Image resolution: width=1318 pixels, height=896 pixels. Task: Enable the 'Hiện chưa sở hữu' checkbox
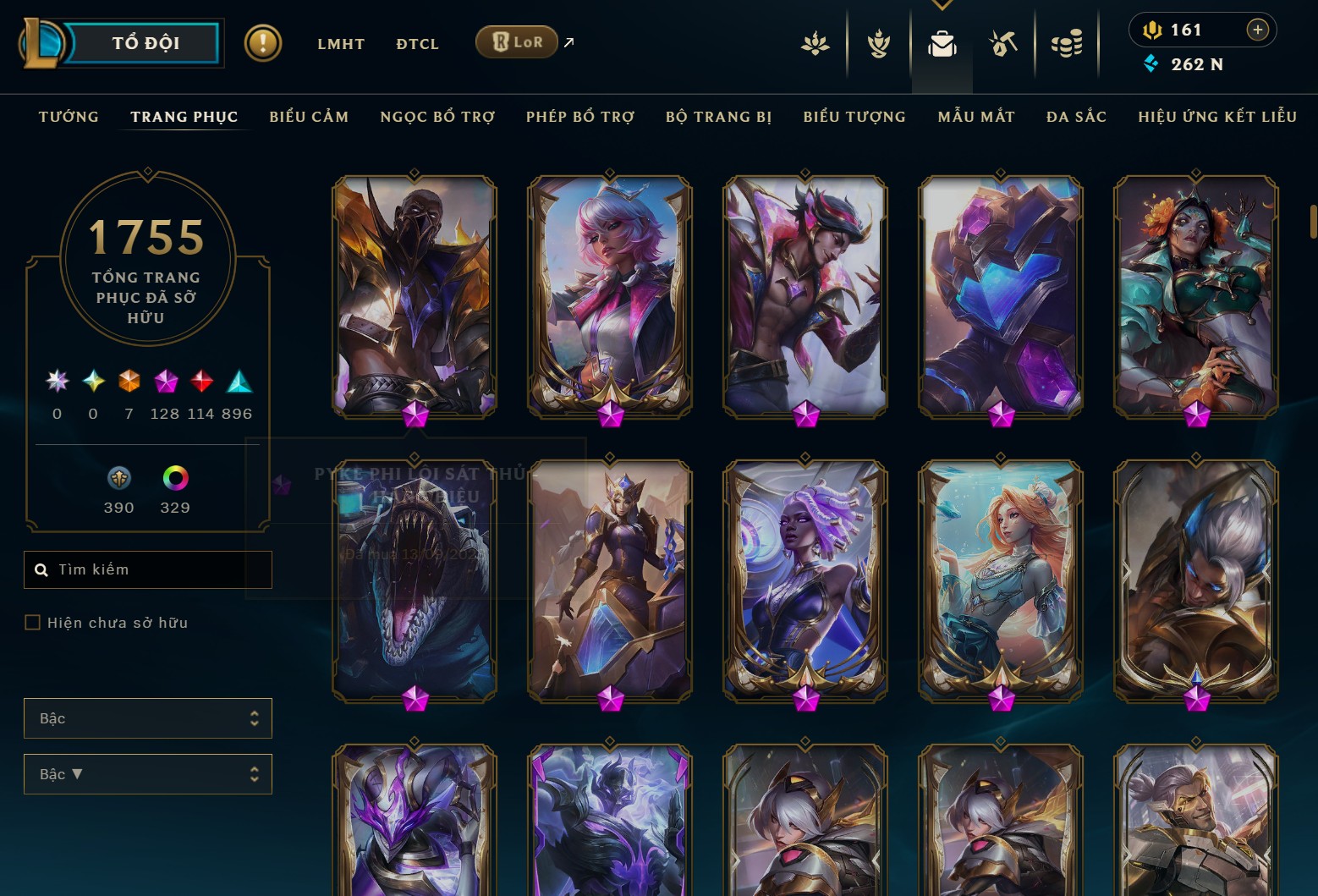click(33, 622)
